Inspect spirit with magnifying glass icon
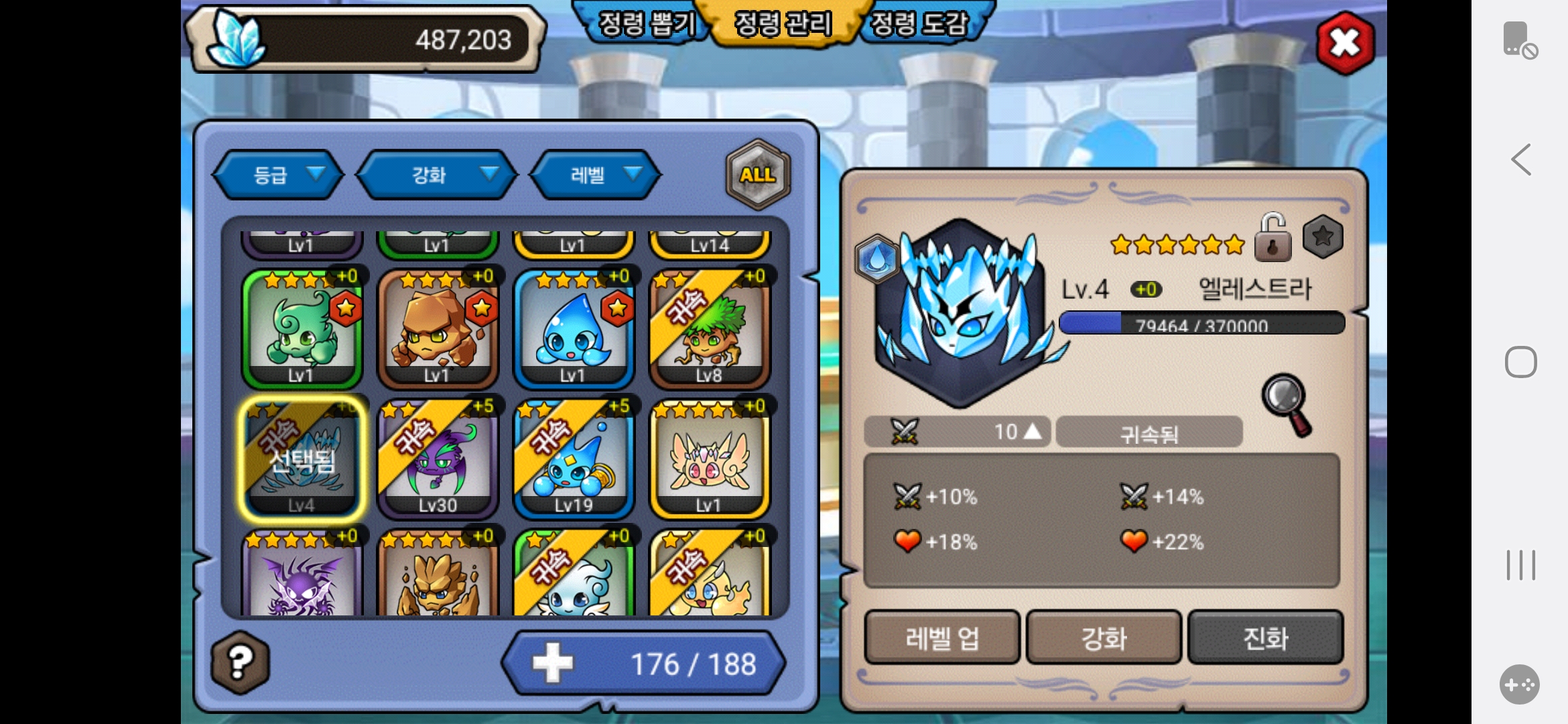Image resolution: width=1568 pixels, height=724 pixels. pyautogui.click(x=1287, y=404)
